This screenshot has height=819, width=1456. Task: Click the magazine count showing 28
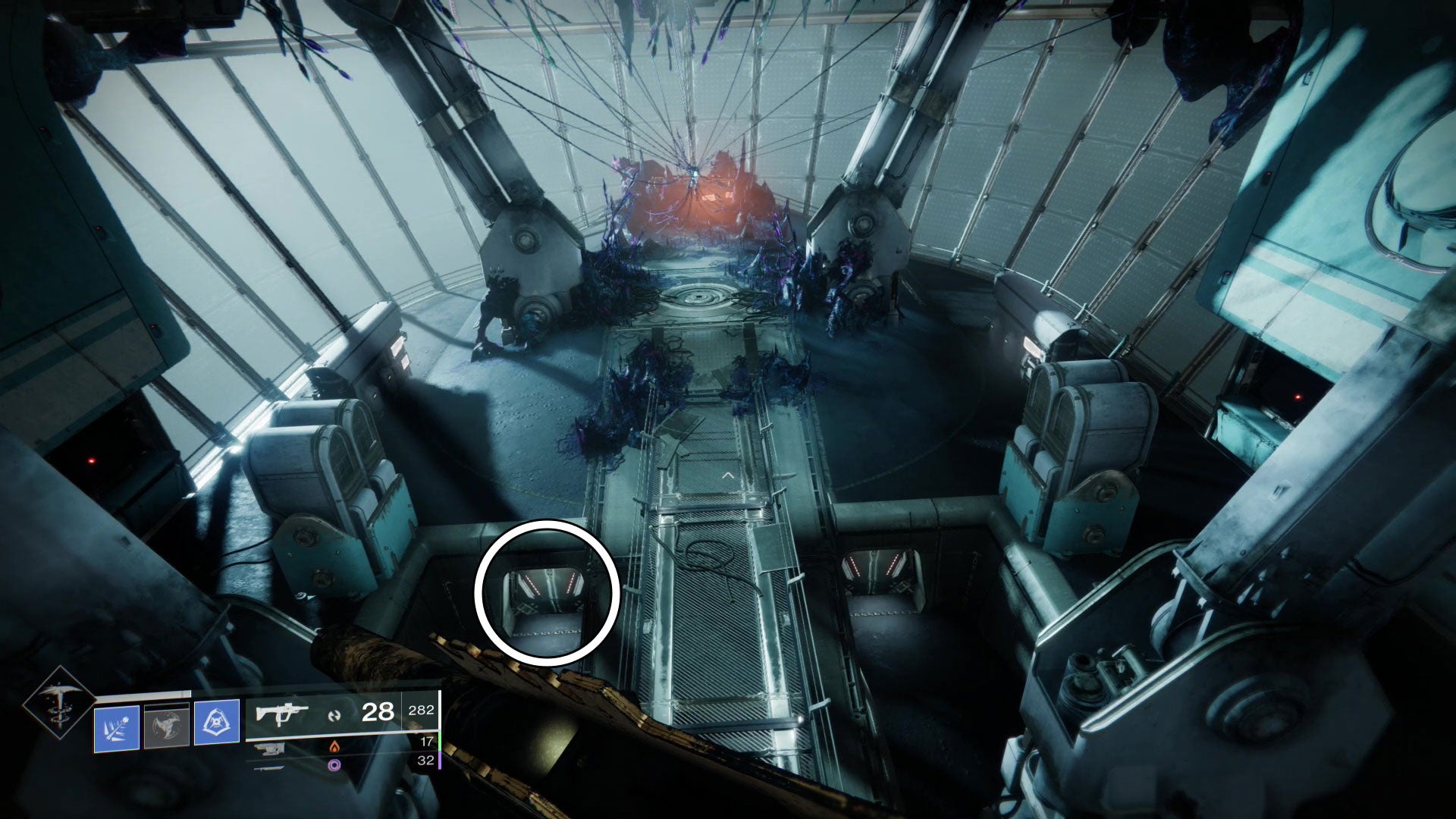tap(378, 712)
